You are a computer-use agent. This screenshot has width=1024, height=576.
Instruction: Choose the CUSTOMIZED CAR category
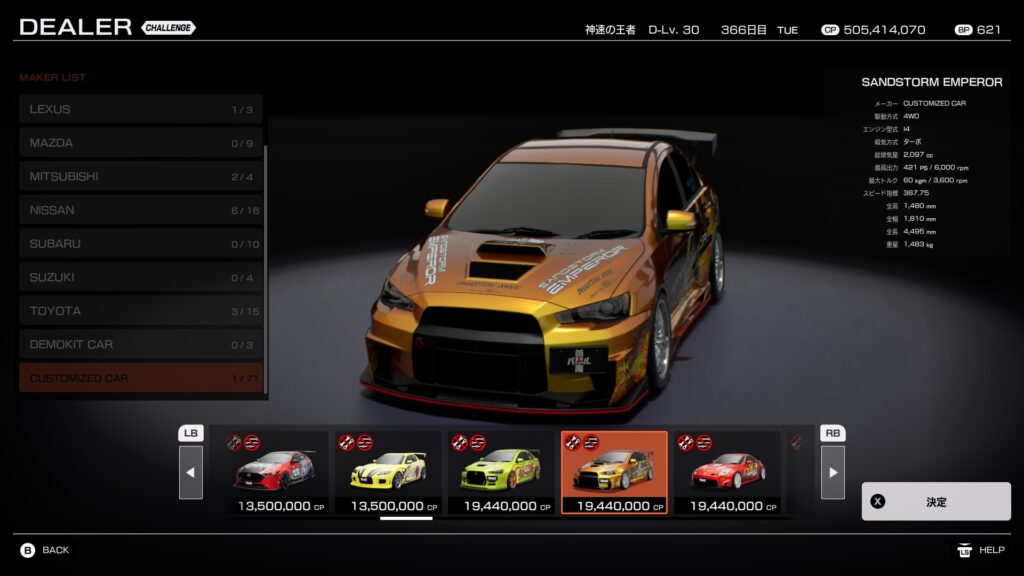point(140,378)
